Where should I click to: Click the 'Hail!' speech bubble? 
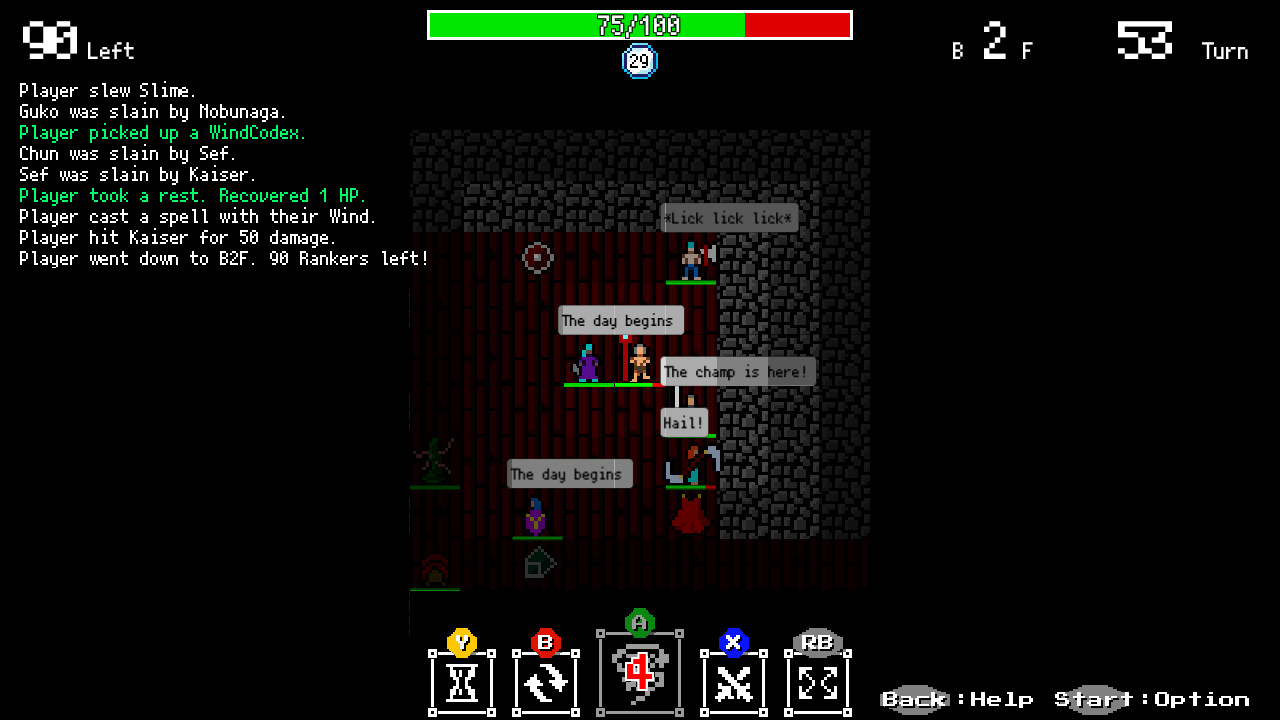684,422
